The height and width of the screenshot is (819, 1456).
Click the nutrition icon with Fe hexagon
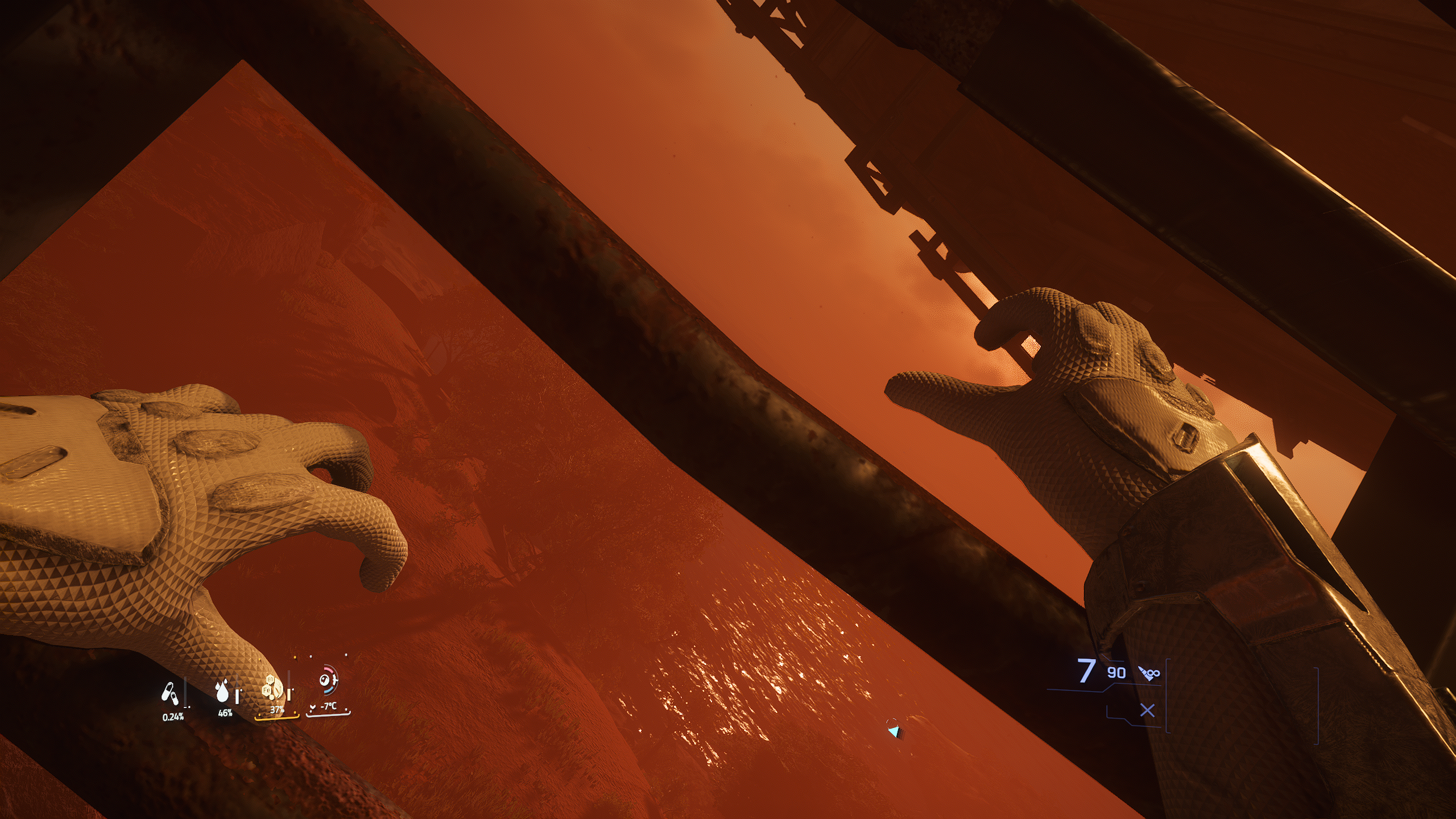(x=272, y=689)
